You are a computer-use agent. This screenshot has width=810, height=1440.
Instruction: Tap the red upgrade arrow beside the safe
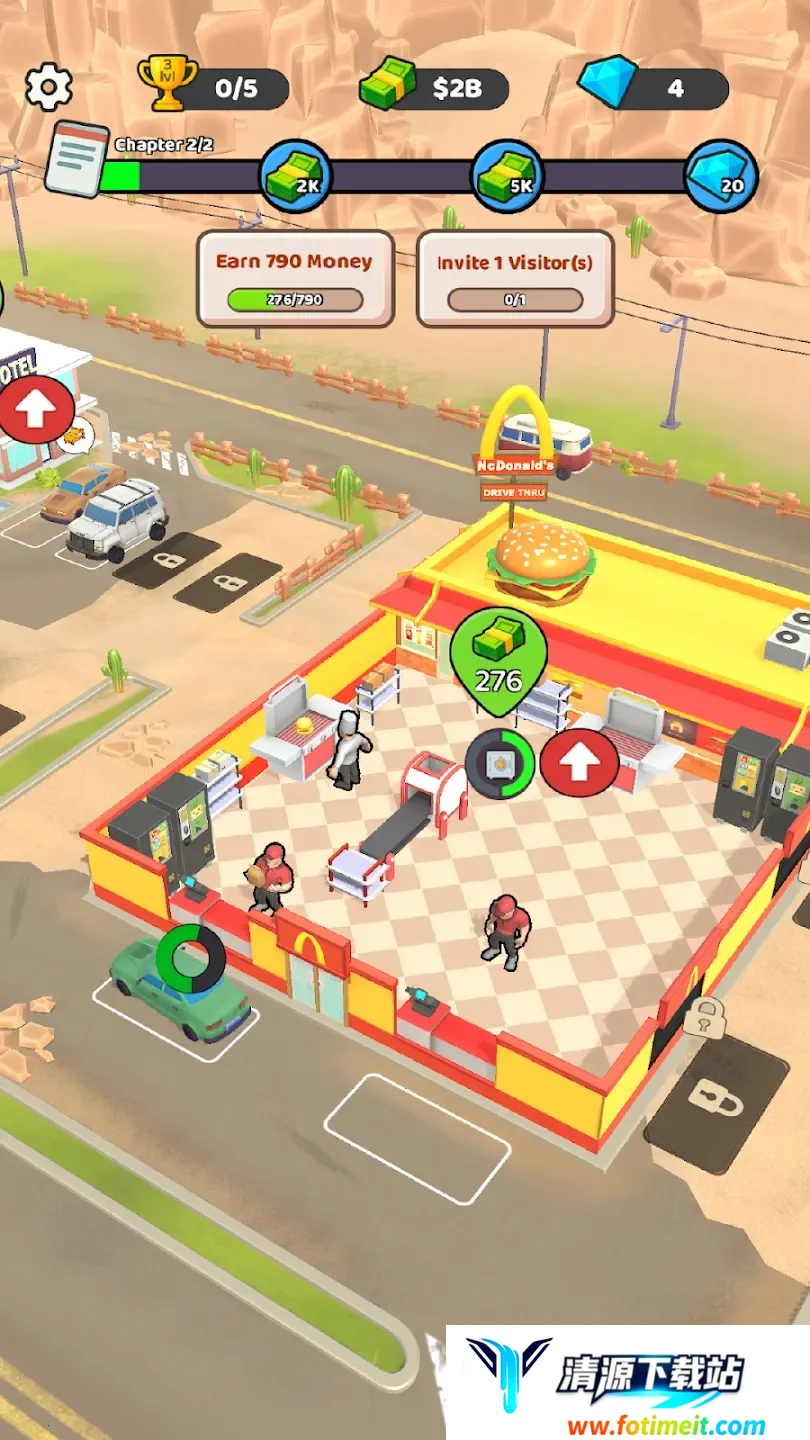(x=579, y=764)
